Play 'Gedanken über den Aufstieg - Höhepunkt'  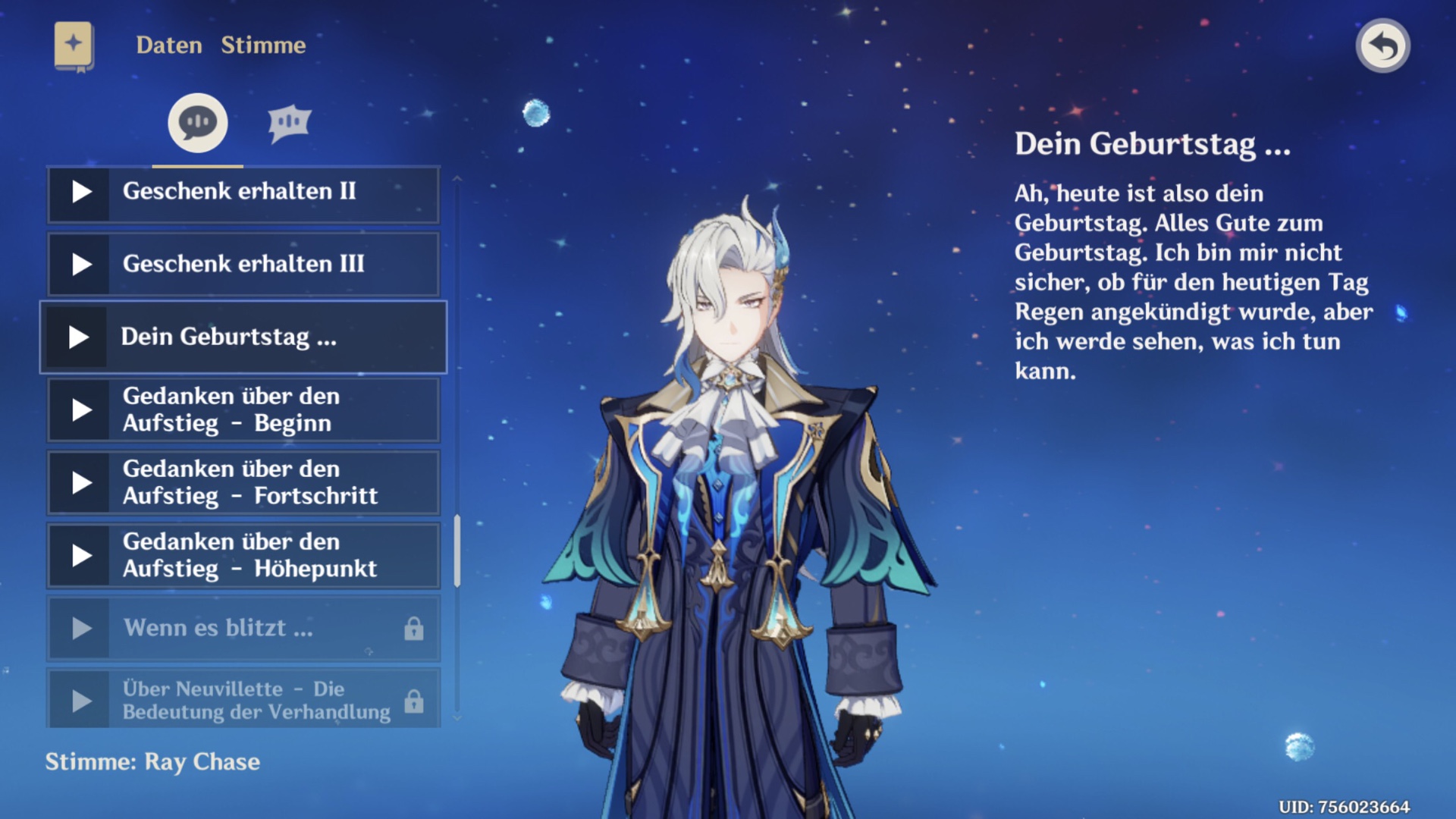[78, 555]
